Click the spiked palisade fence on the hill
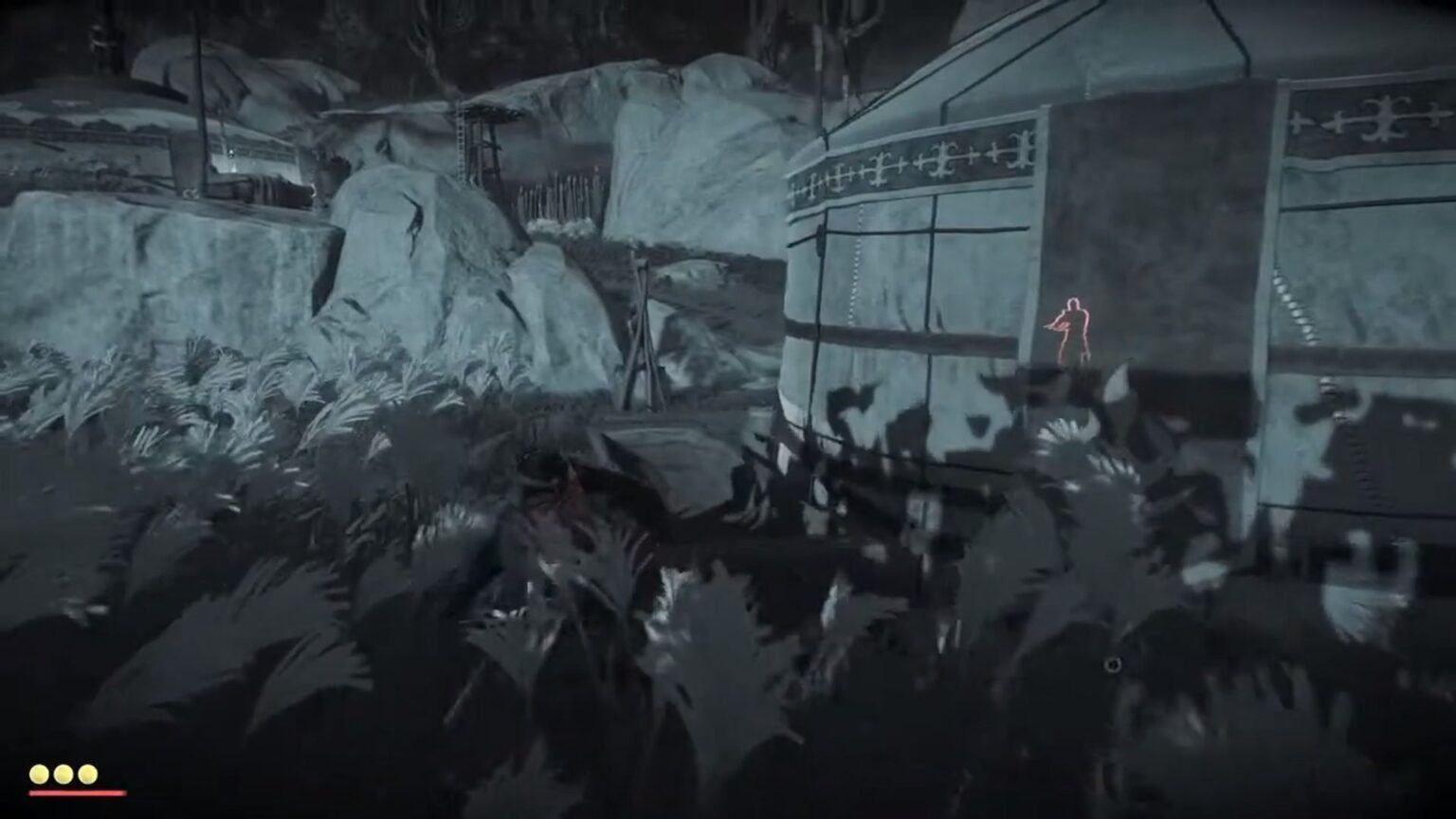The height and width of the screenshot is (819, 1456). click(x=559, y=194)
